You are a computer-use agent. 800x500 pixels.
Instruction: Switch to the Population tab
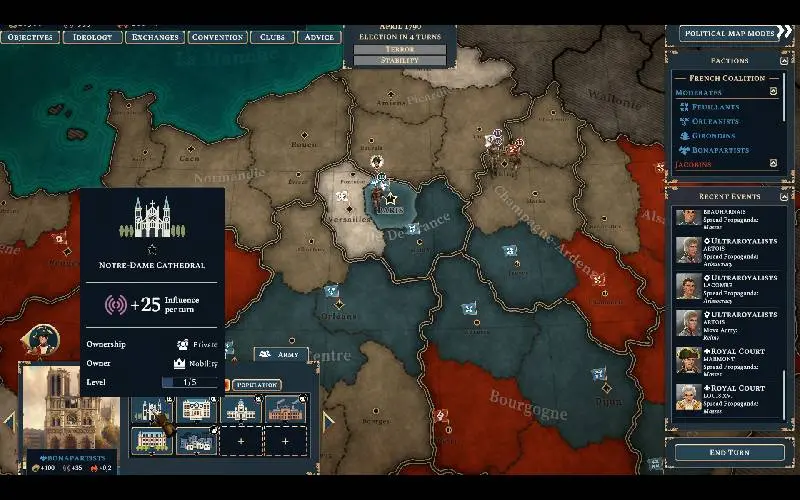257,384
